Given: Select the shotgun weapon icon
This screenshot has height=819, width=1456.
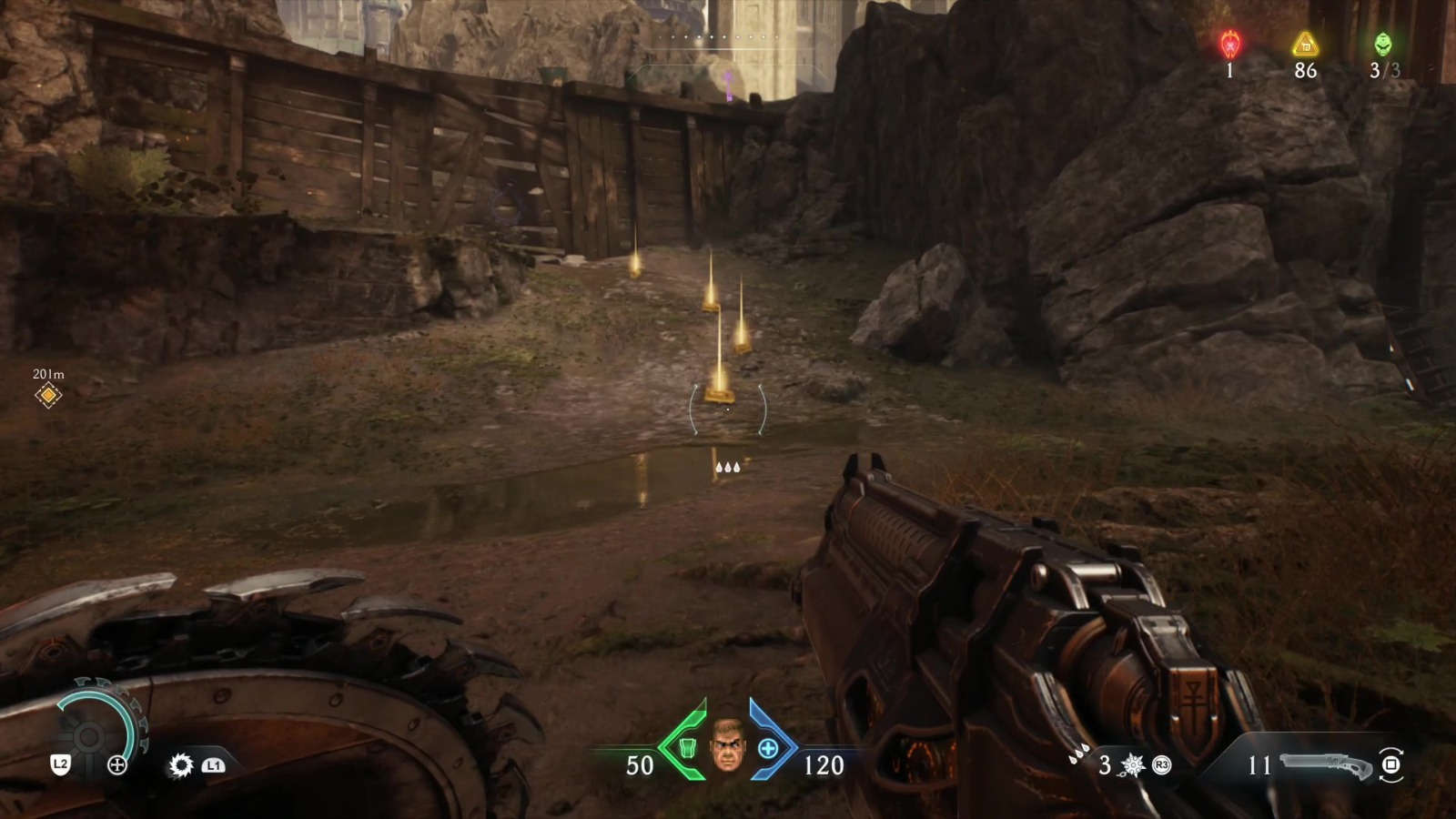Looking at the screenshot, I should [1326, 766].
